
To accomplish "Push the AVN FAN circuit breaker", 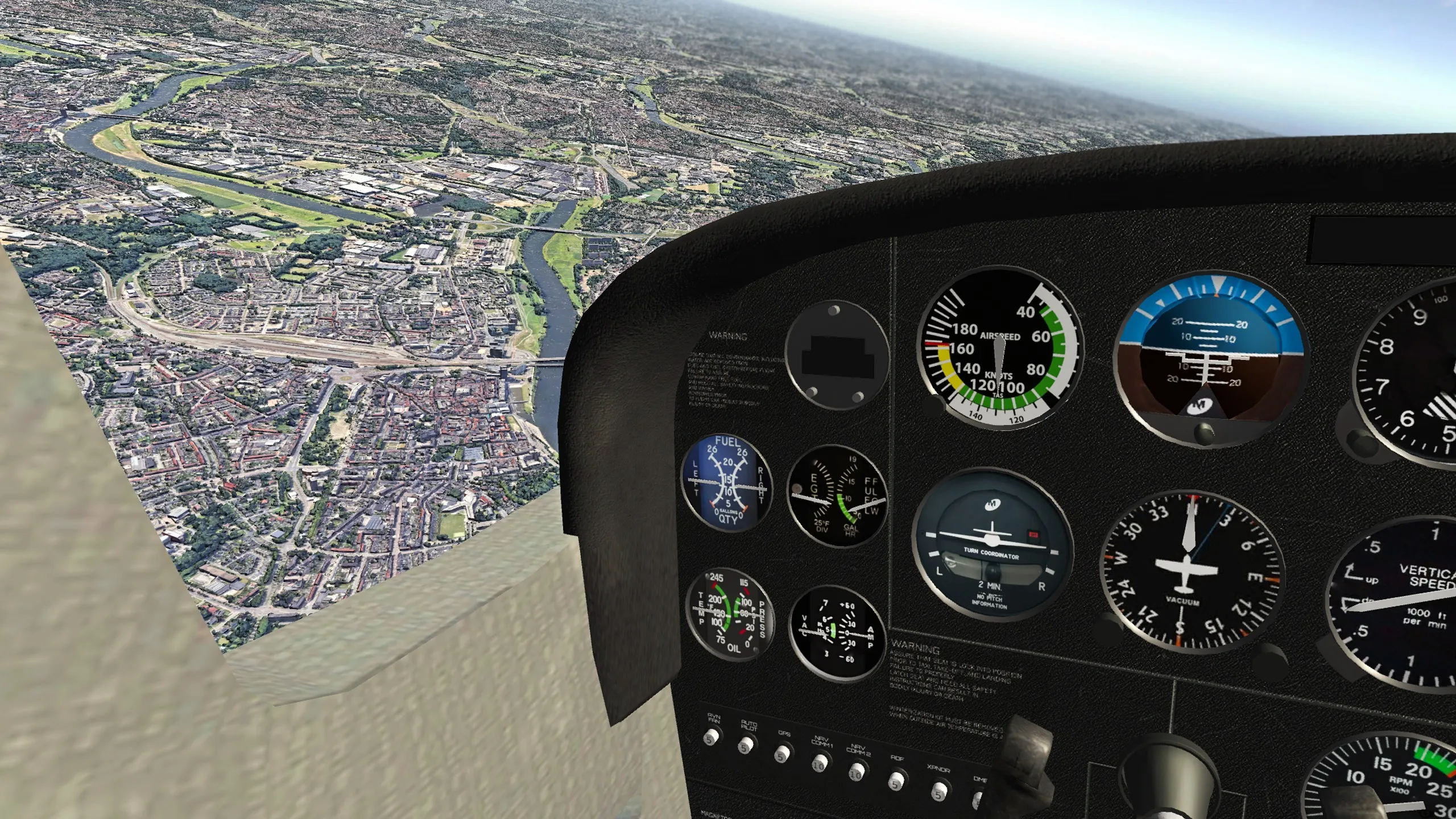I will pyautogui.click(x=710, y=738).
